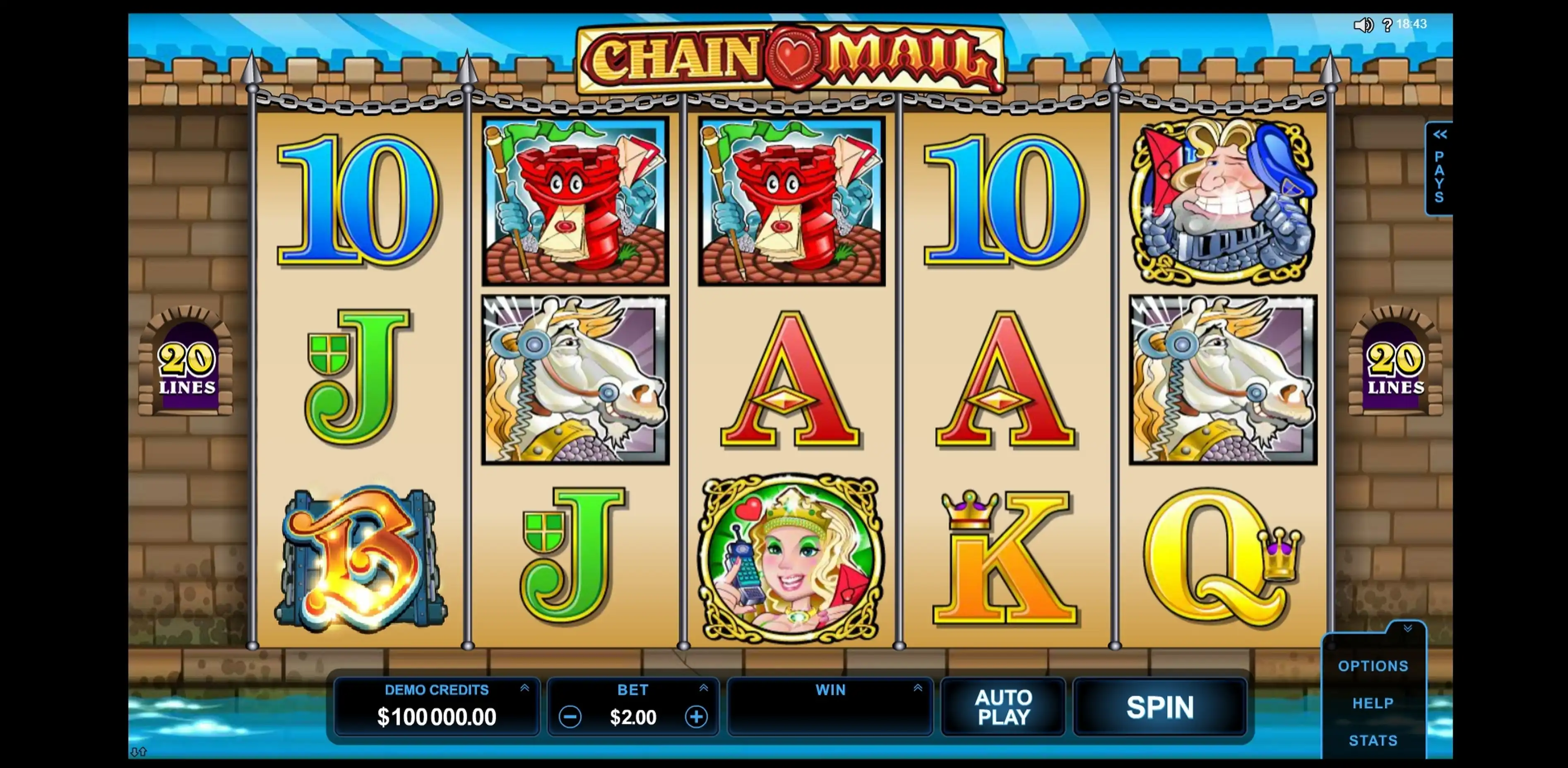The width and height of the screenshot is (1568, 768).
Task: Spin the reels with the SPIN button
Action: click(1159, 707)
